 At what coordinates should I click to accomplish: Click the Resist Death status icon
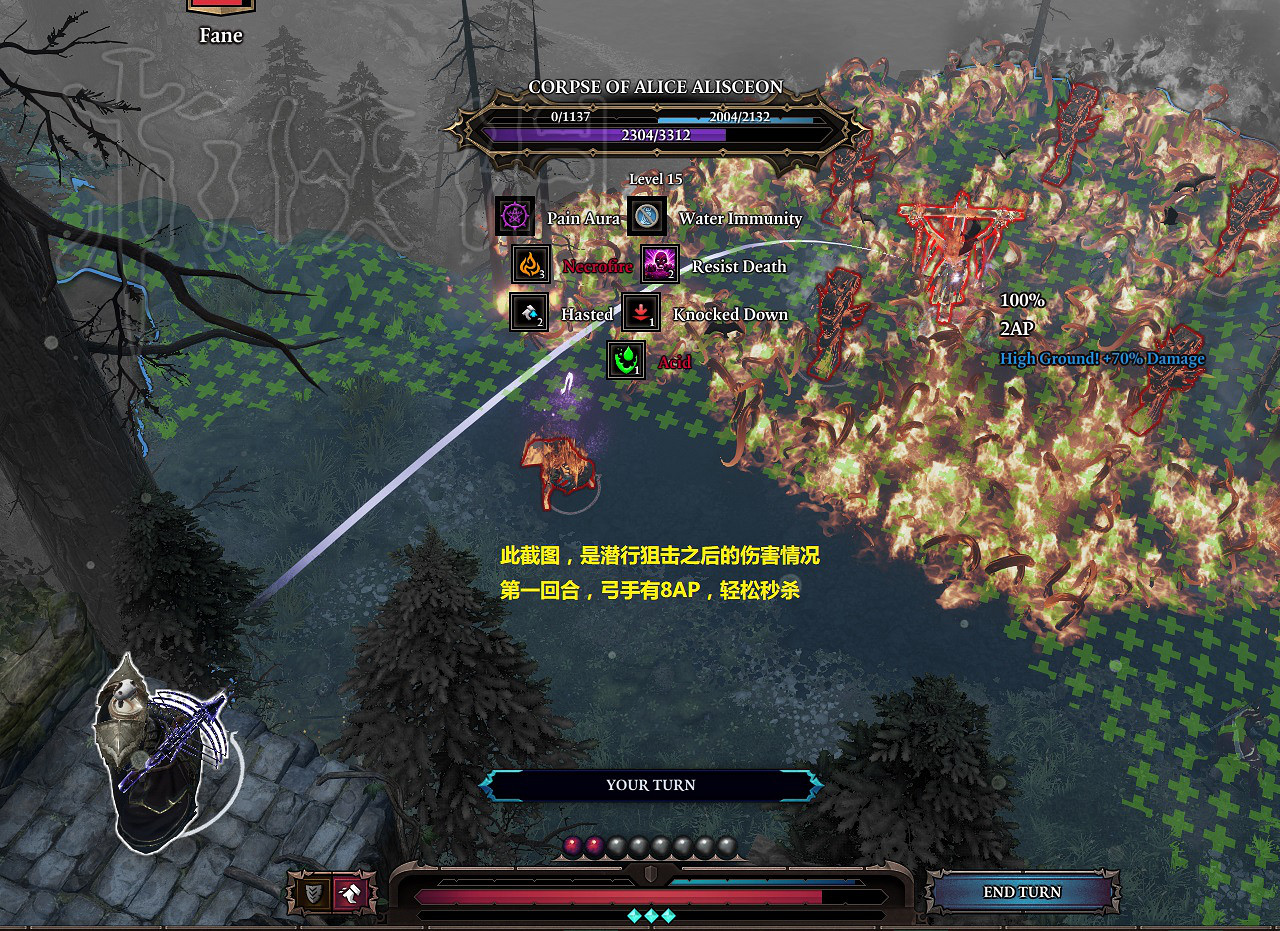click(x=660, y=264)
